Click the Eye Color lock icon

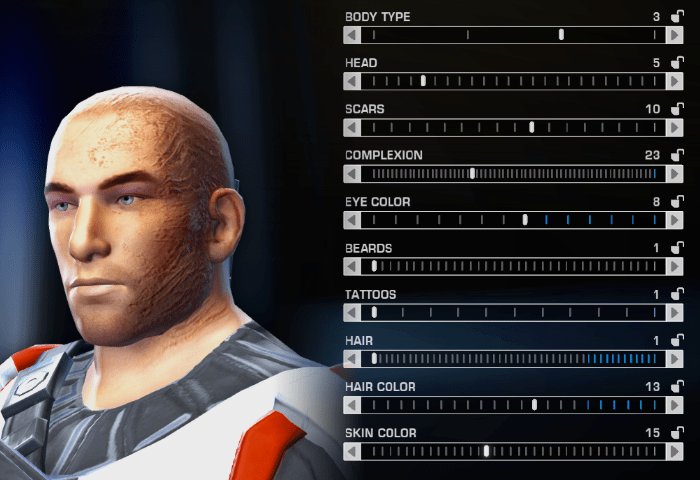pos(677,201)
